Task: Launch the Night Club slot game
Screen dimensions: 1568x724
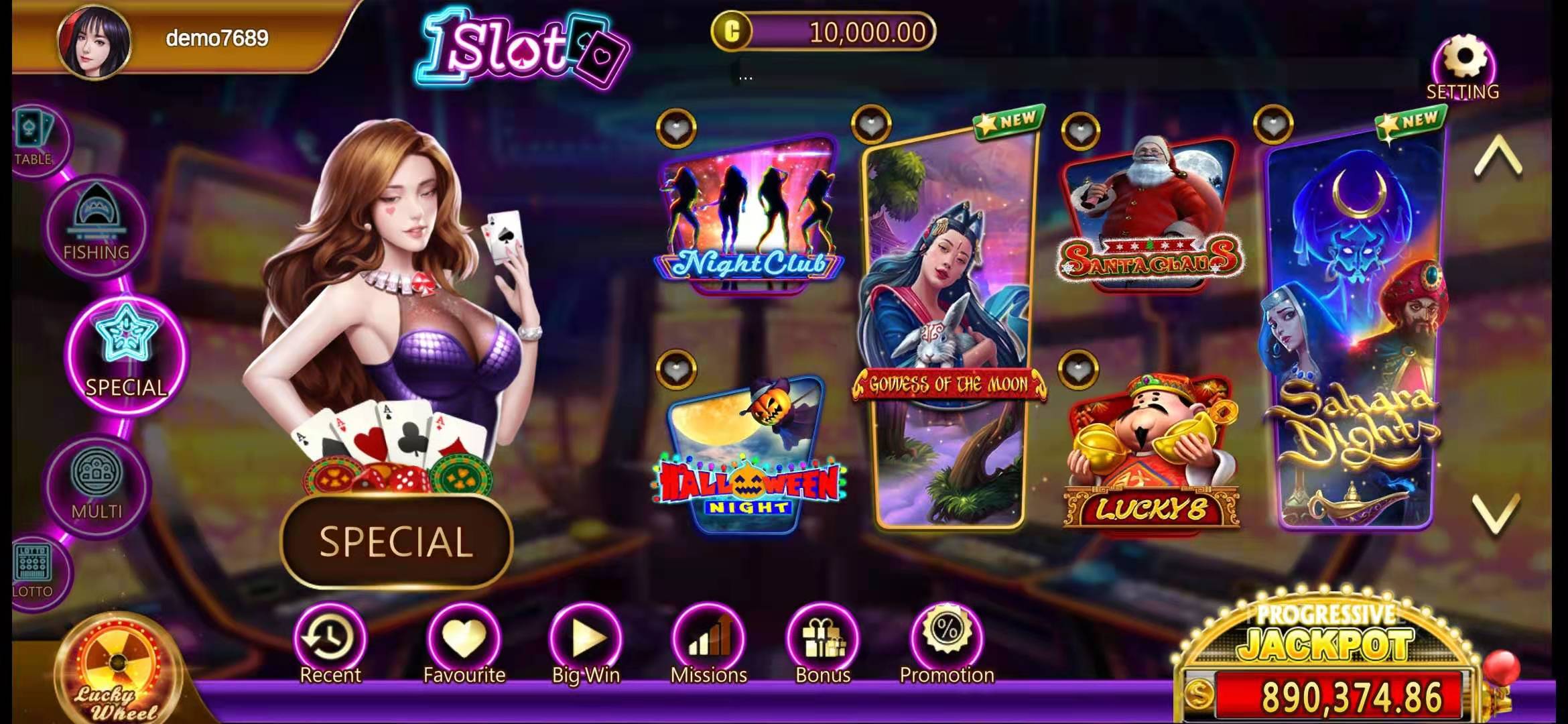Action: (748, 215)
